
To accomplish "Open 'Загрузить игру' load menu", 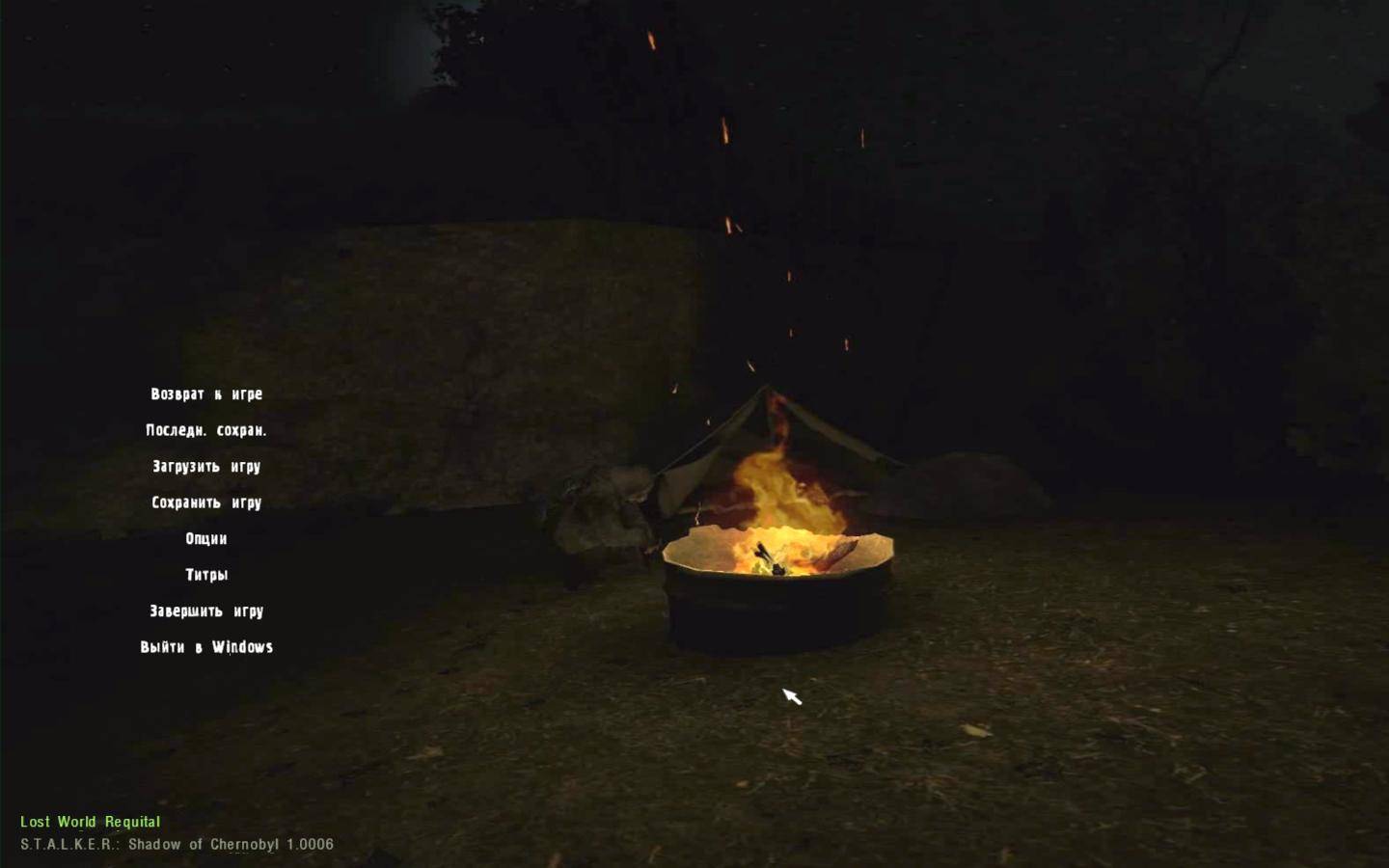I will pos(204,466).
